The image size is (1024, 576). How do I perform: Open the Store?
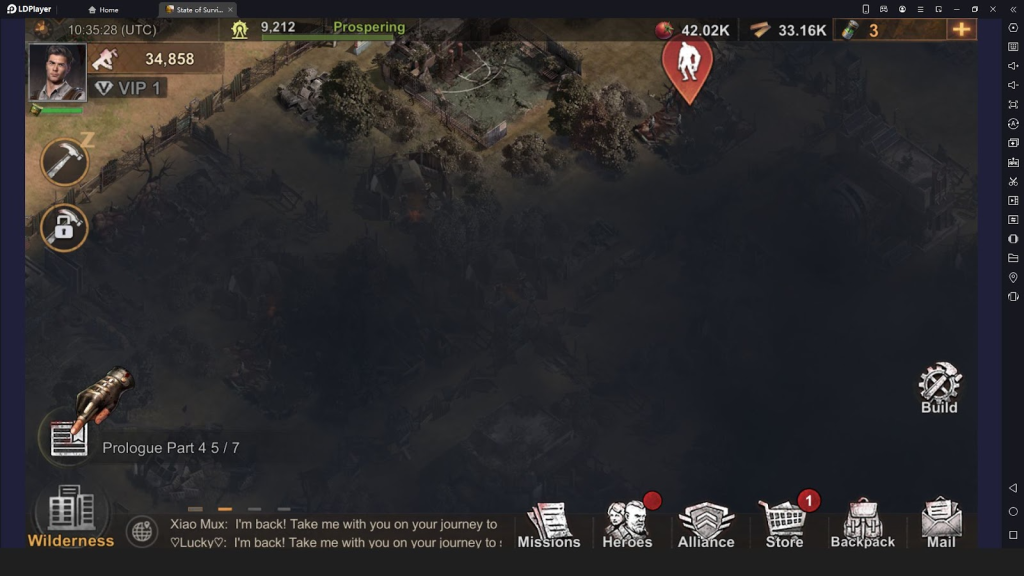click(784, 525)
